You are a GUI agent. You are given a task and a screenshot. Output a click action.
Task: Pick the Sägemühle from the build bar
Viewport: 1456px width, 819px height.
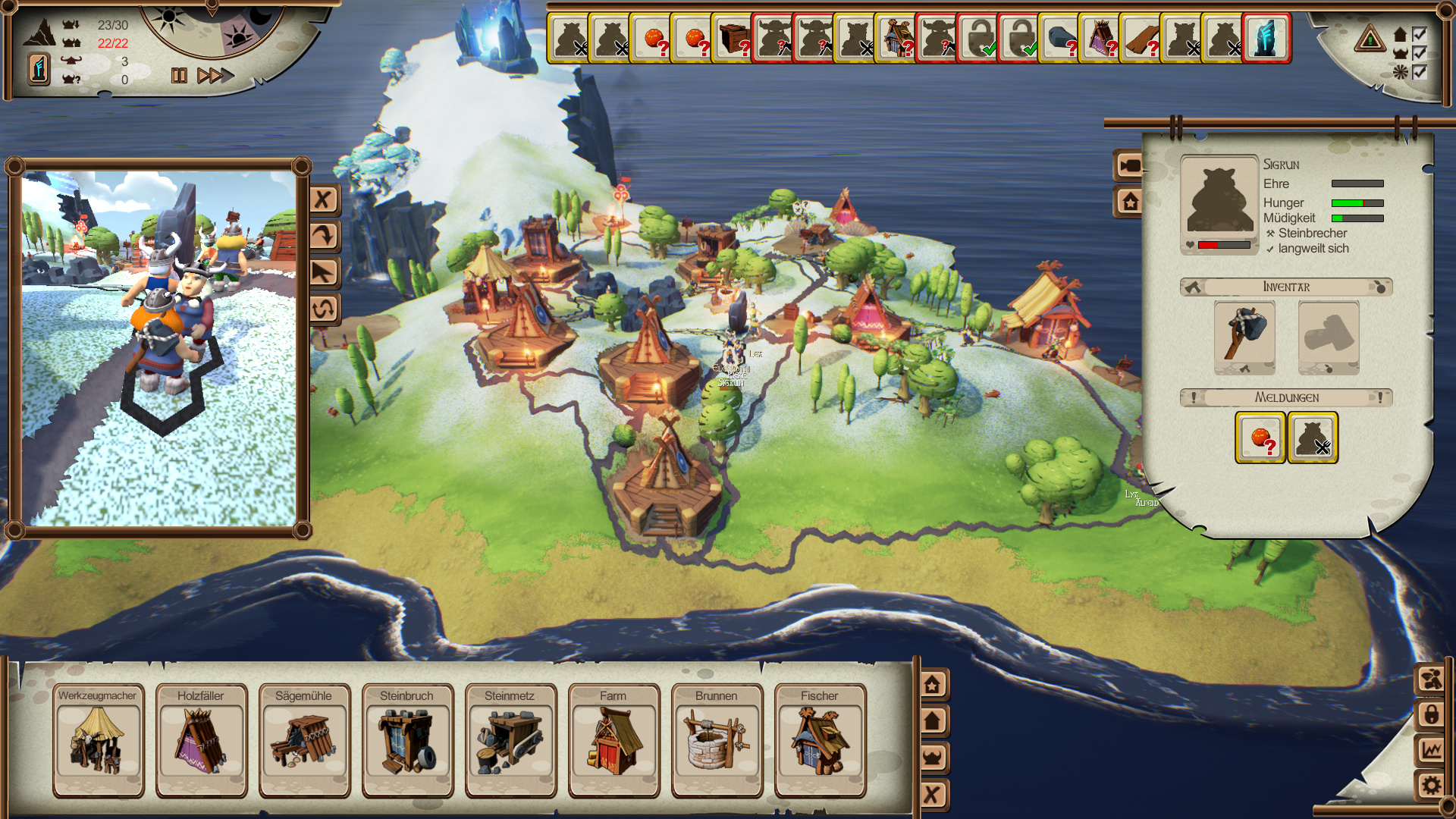pos(304,741)
